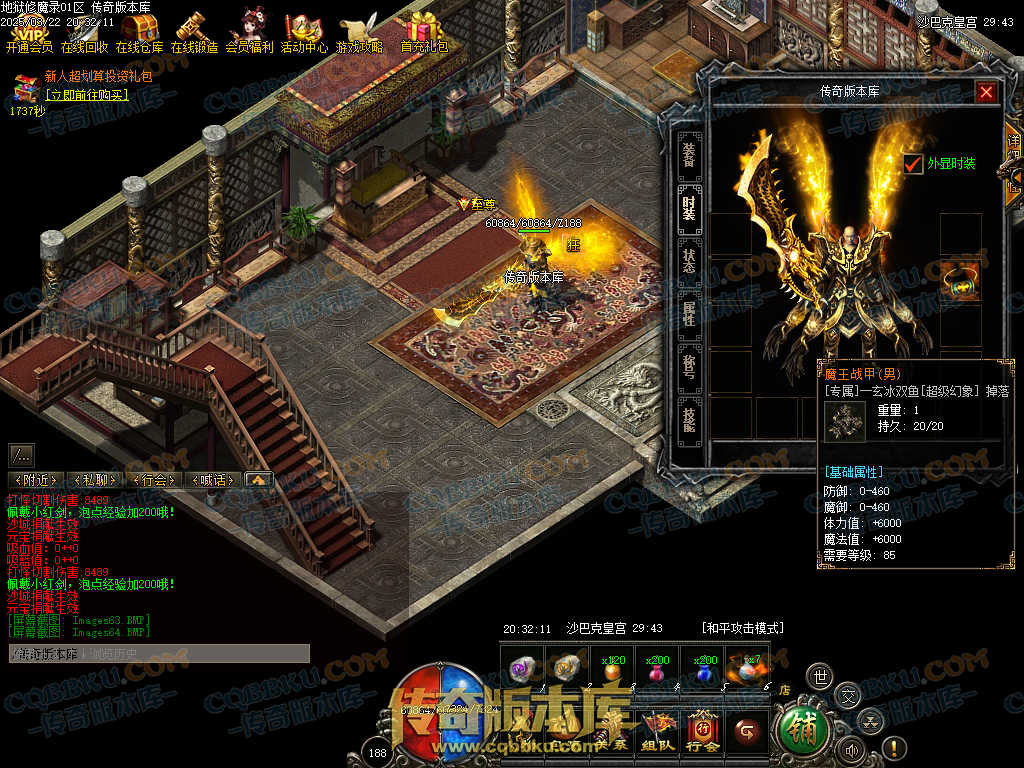Open the 行会 guild button on bottom bar
Screen dimensions: 1024x768
[x=702, y=732]
